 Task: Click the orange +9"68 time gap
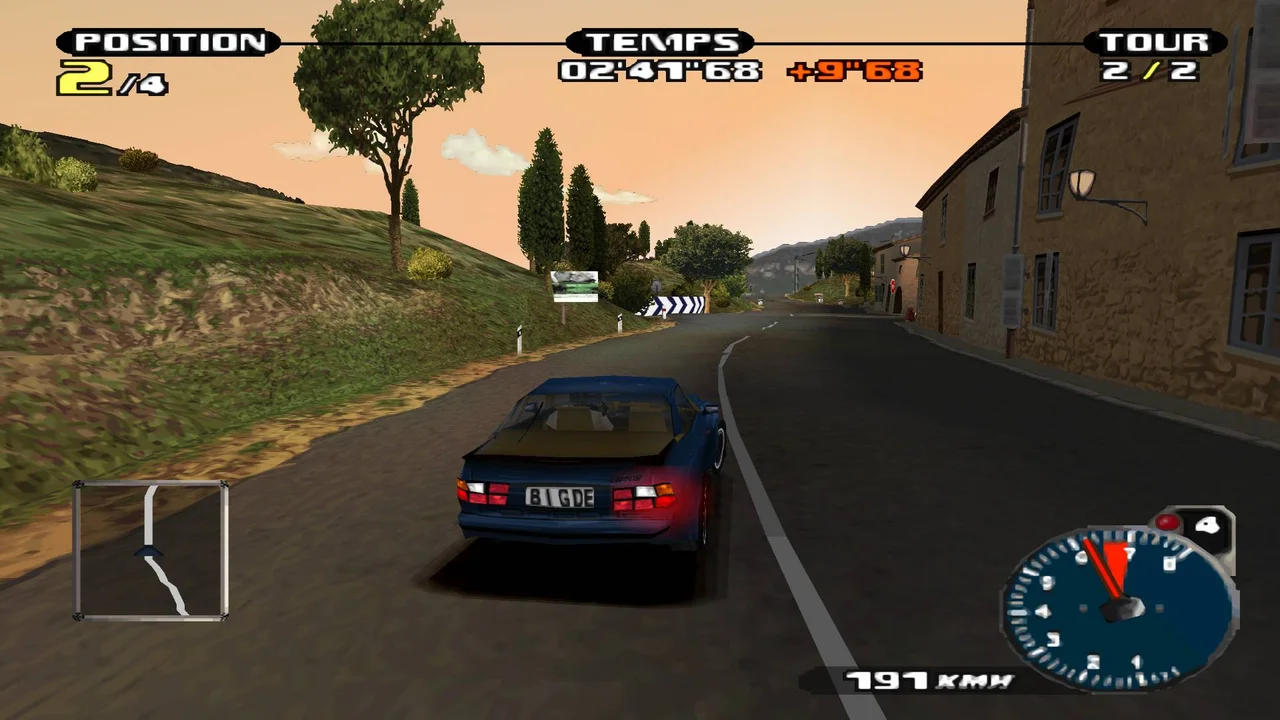click(857, 71)
